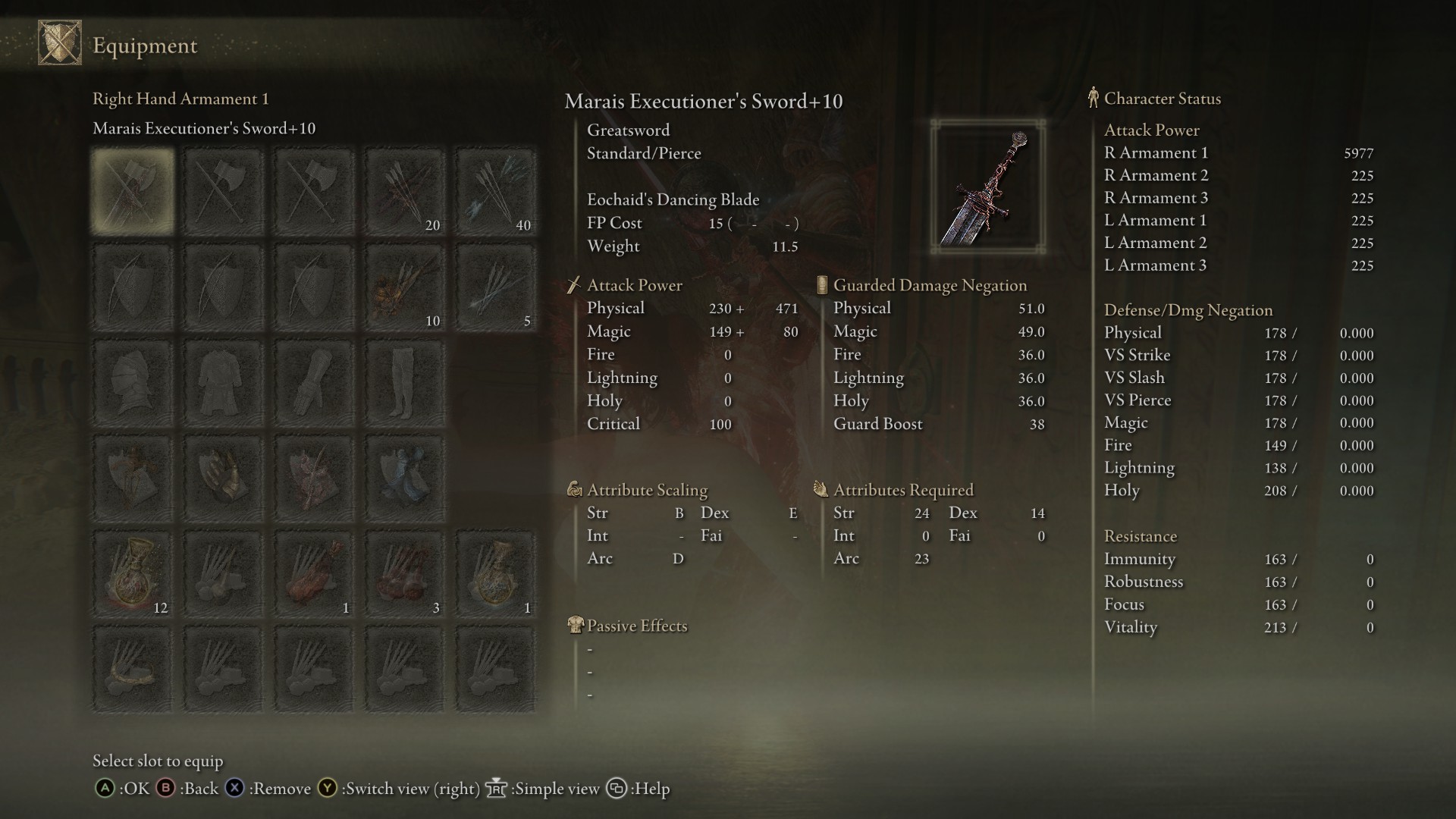Choose the arrow slot holding 20 arrows
The image size is (1456, 819).
405,190
